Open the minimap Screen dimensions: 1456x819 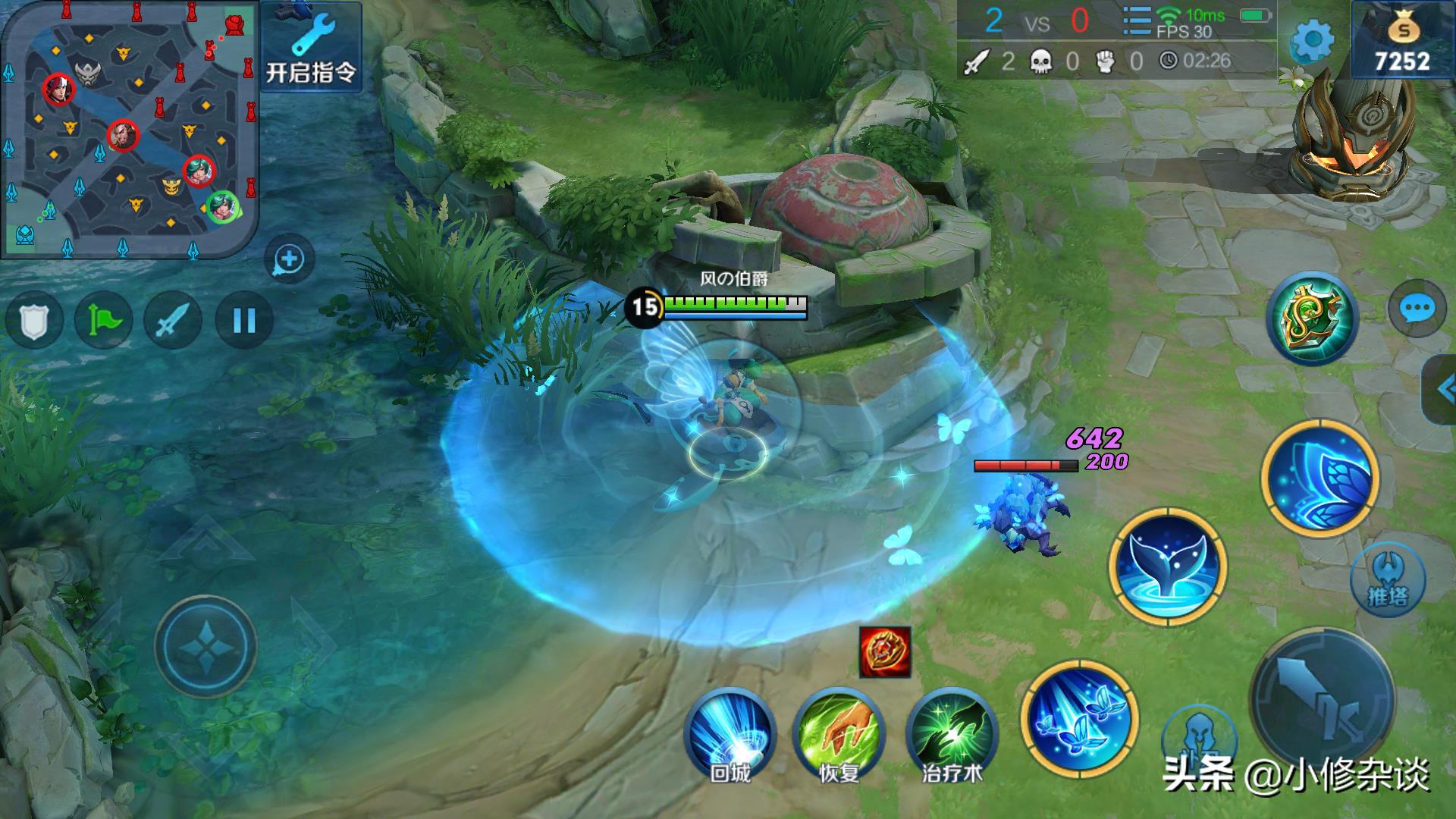pyautogui.click(x=129, y=129)
